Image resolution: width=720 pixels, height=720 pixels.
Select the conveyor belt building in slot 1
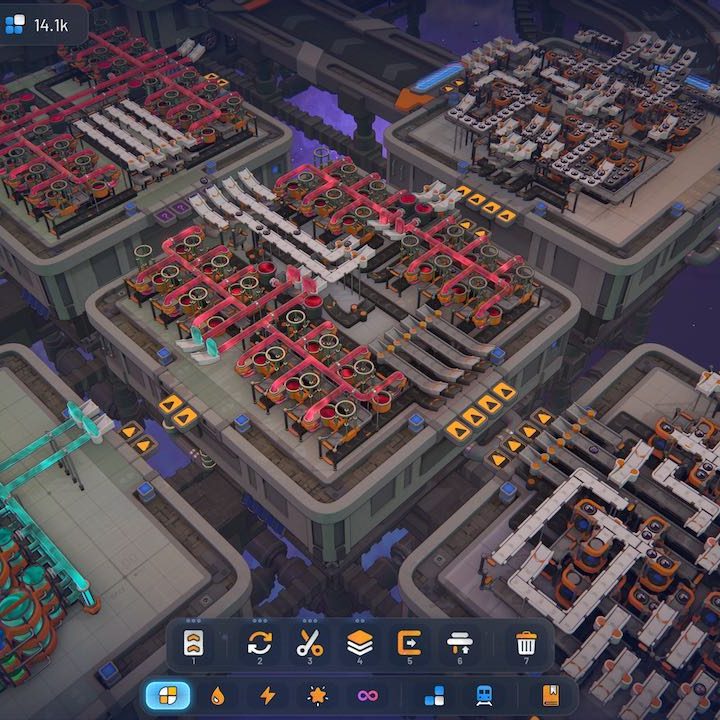(x=193, y=642)
